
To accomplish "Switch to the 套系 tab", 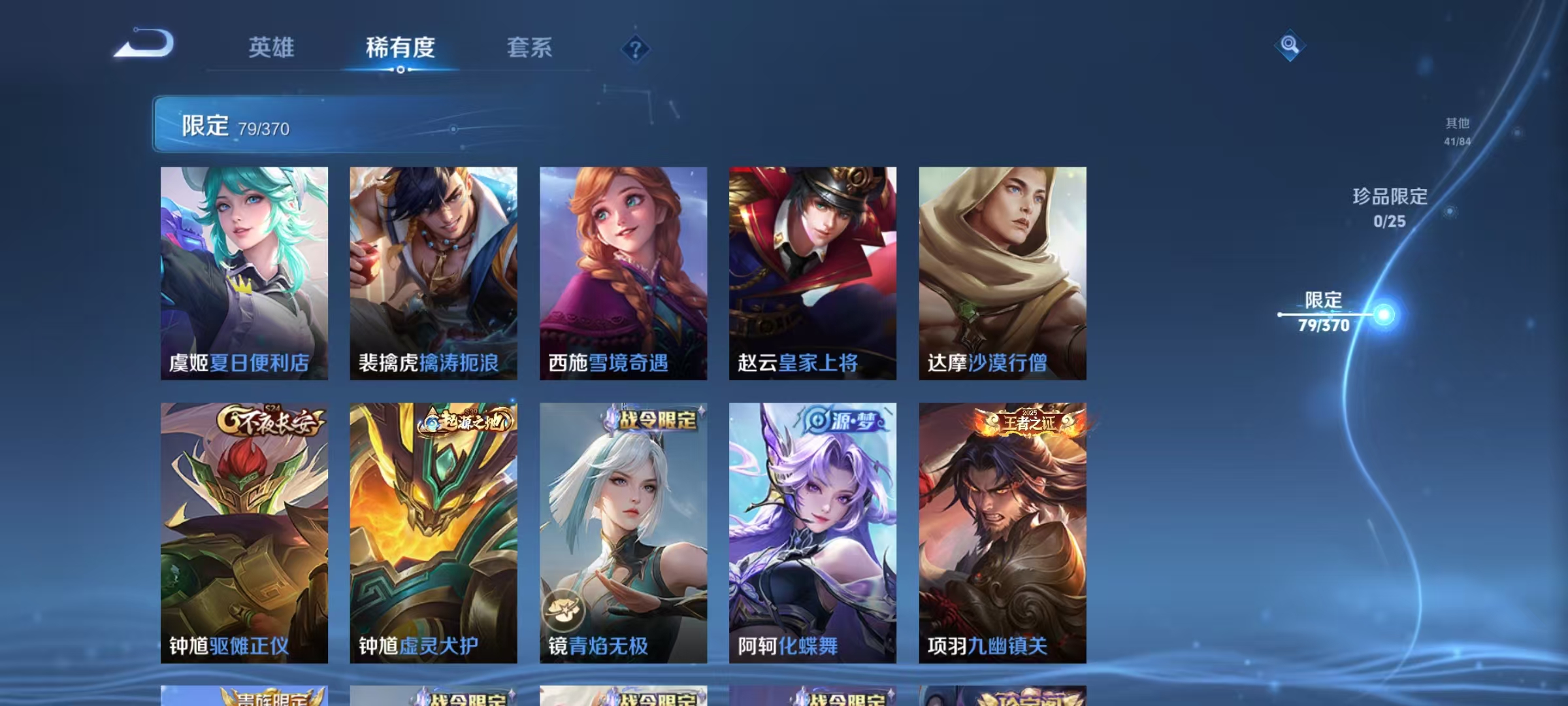I will [x=531, y=48].
